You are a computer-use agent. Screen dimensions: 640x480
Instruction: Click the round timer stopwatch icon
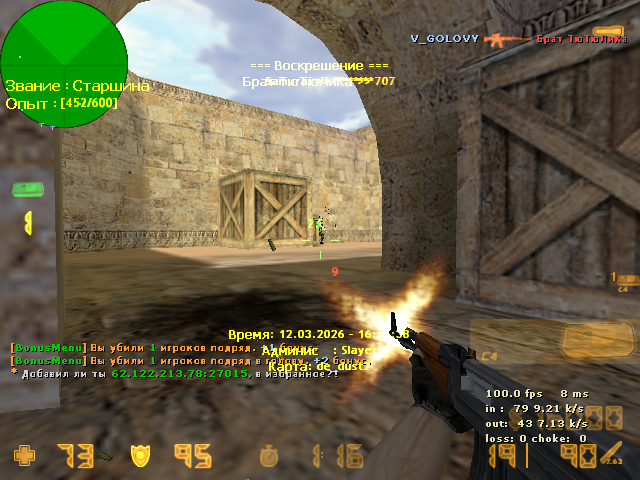(270, 456)
